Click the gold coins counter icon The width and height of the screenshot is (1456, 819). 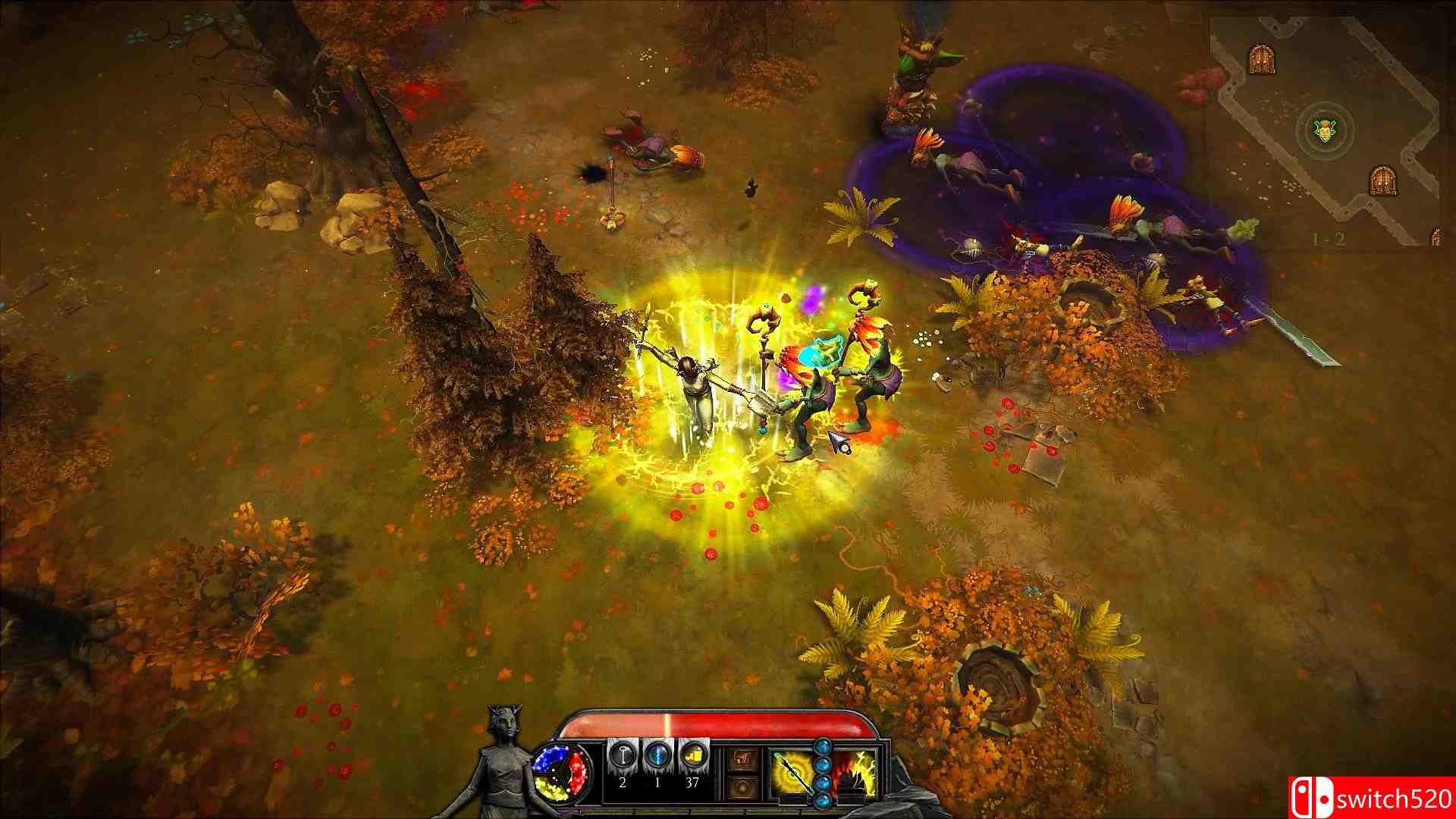692,756
